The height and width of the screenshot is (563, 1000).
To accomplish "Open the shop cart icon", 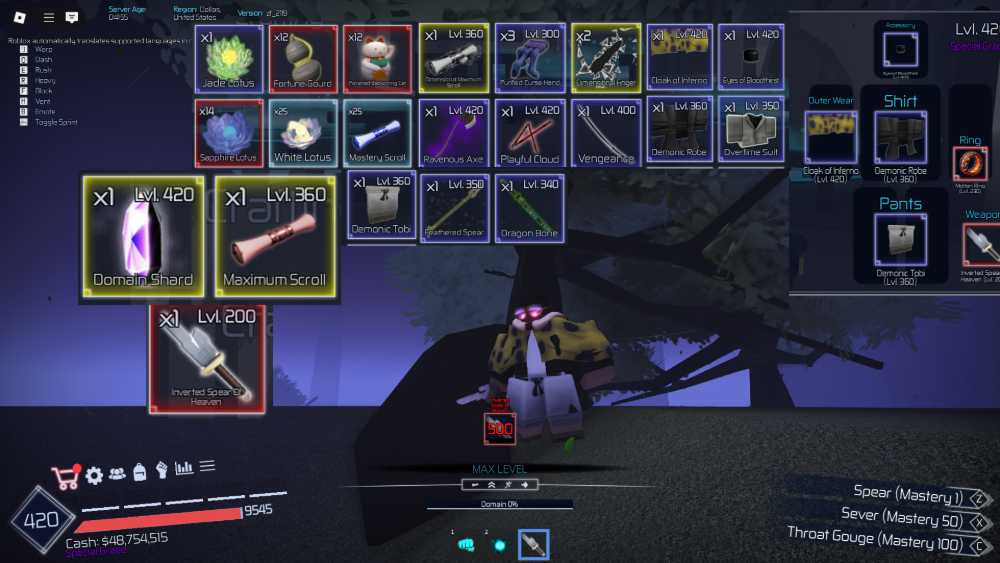I will click(x=65, y=476).
